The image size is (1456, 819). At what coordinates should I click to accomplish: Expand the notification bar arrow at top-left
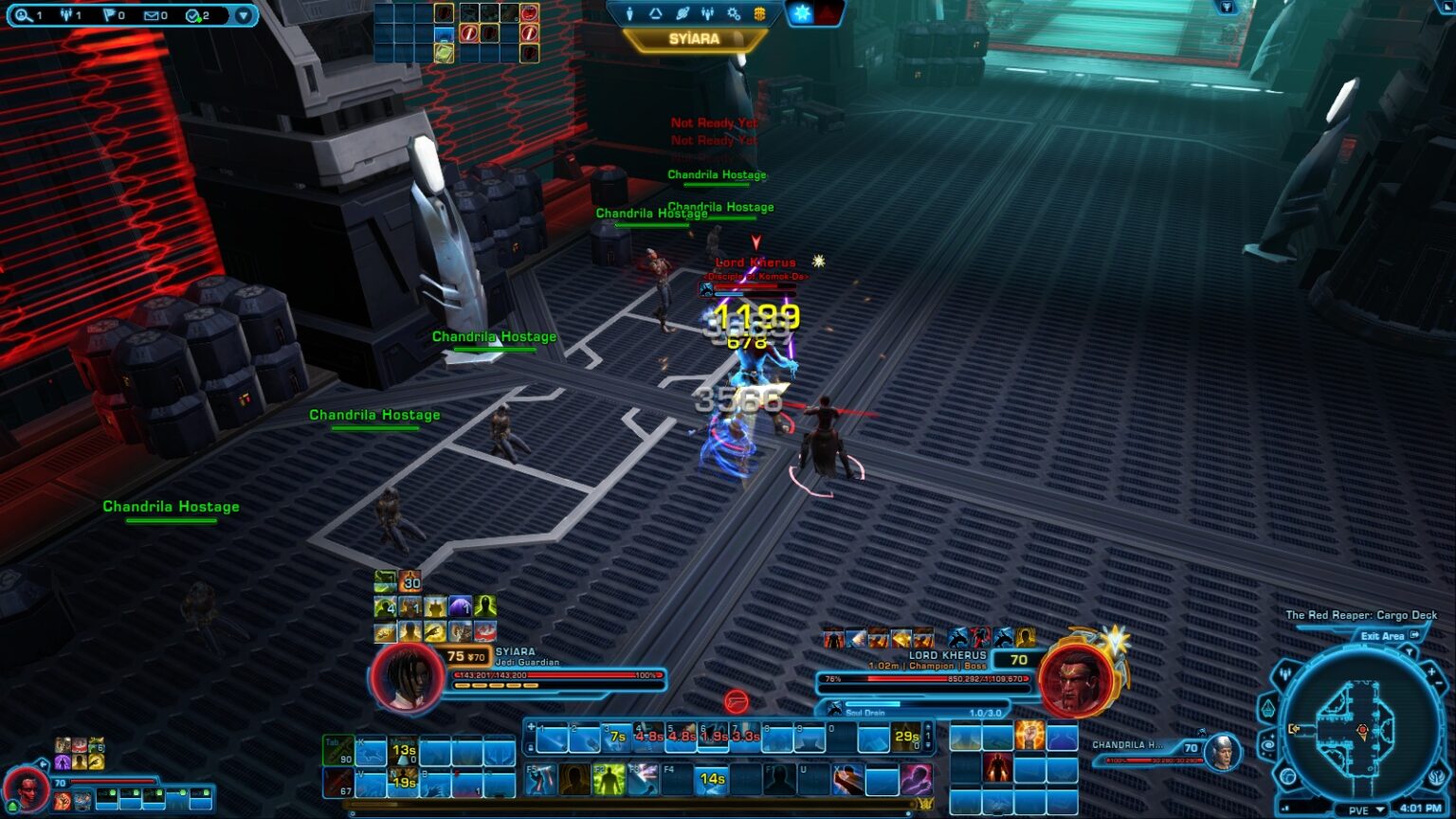[245, 15]
